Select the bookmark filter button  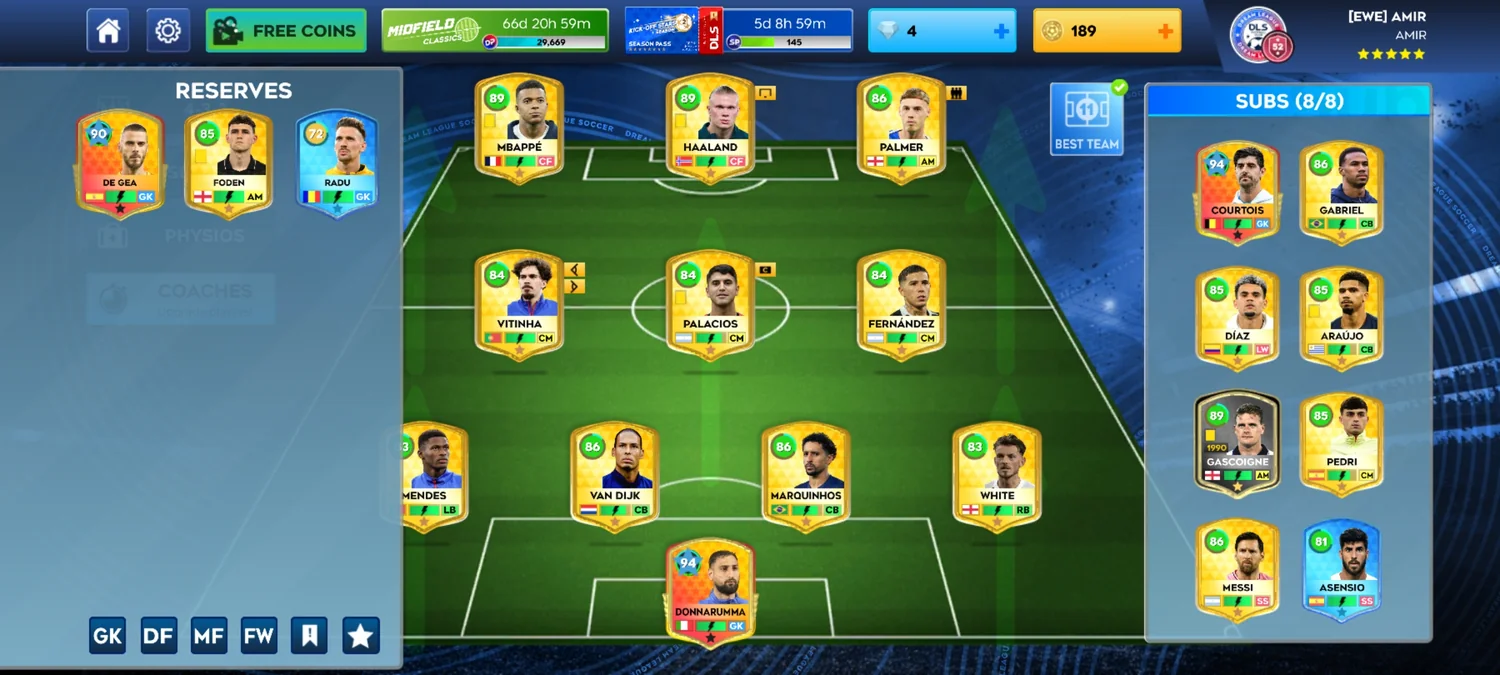(x=309, y=635)
